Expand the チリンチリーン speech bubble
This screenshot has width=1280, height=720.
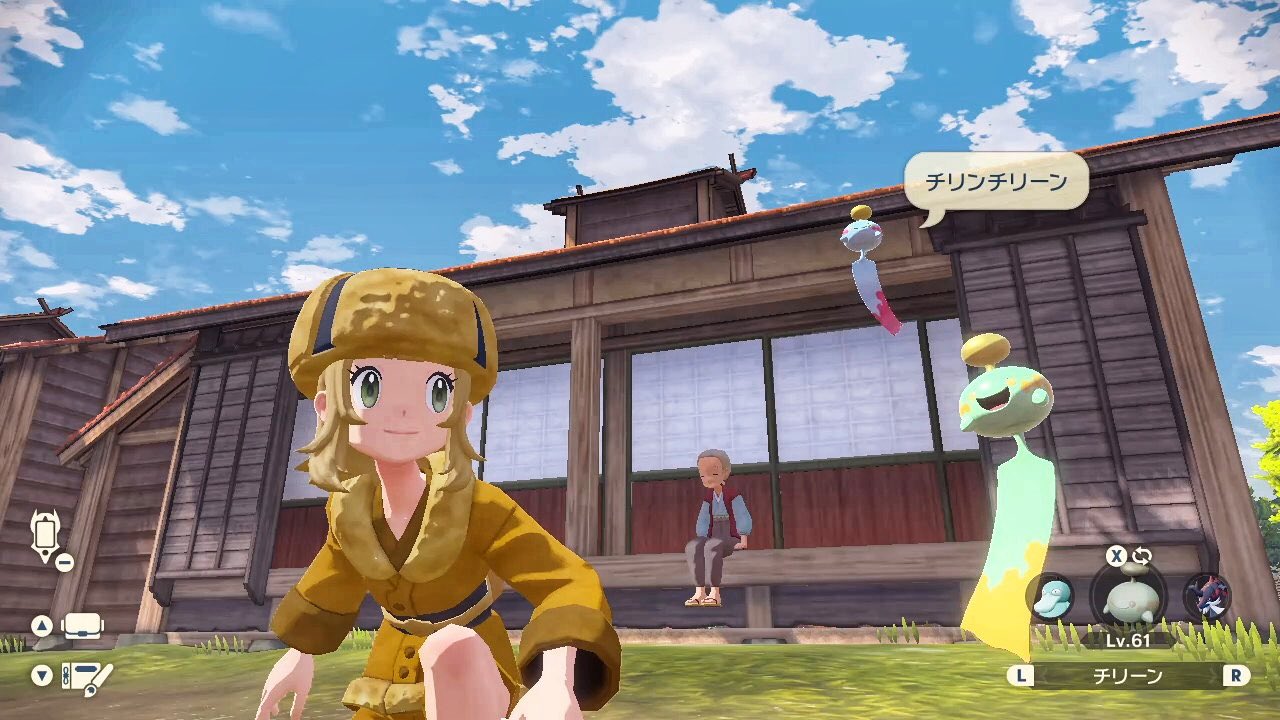pos(997,182)
